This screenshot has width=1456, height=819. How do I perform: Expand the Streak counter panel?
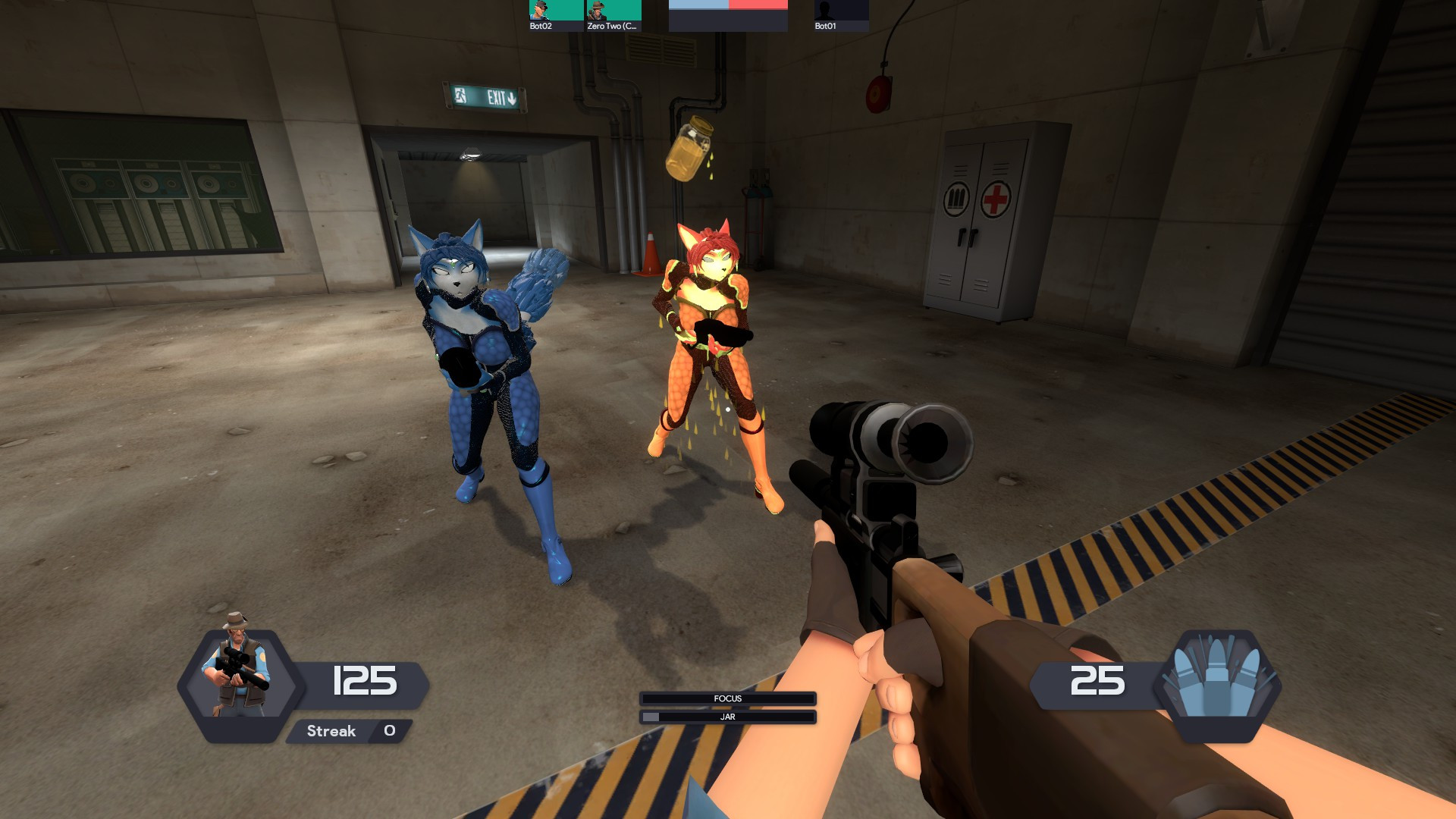[349, 731]
